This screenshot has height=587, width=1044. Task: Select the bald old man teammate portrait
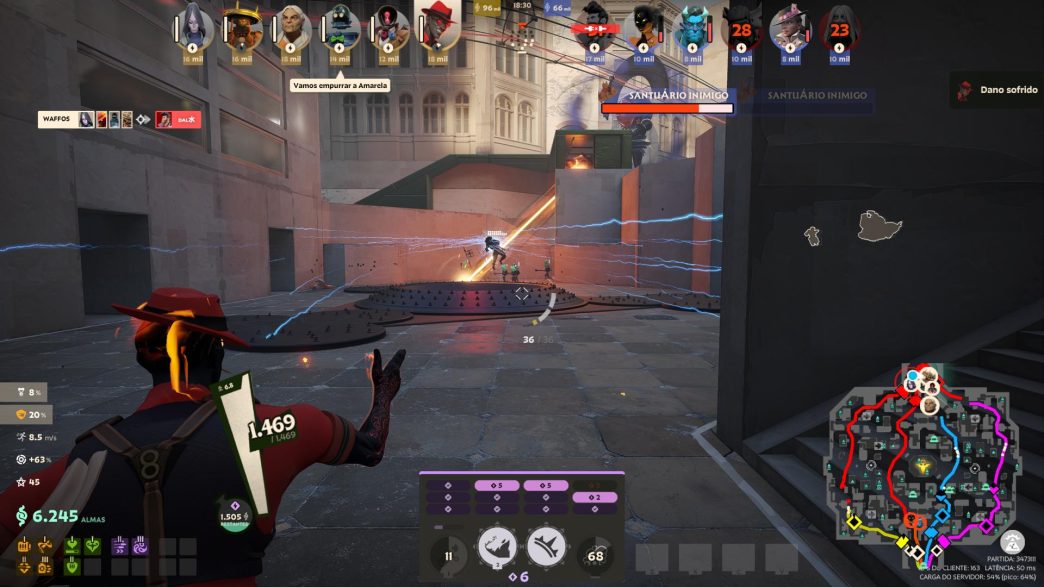(x=291, y=27)
